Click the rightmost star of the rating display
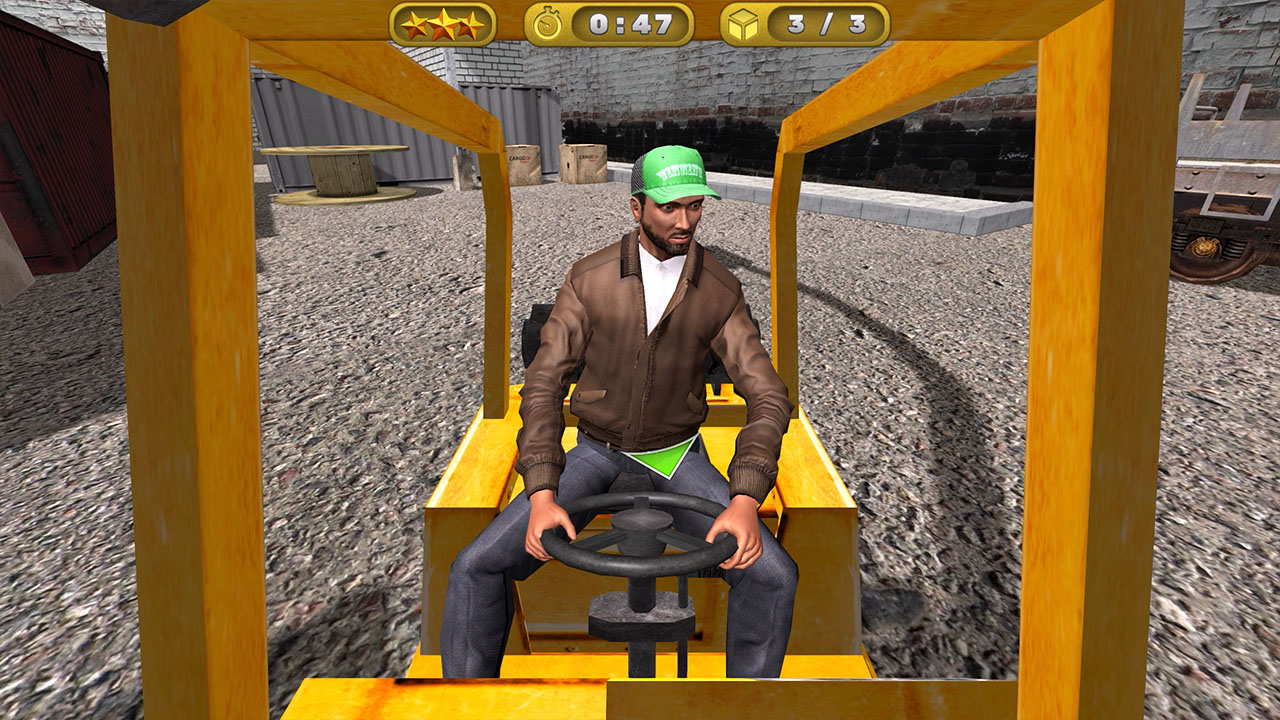 pyautogui.click(x=470, y=24)
